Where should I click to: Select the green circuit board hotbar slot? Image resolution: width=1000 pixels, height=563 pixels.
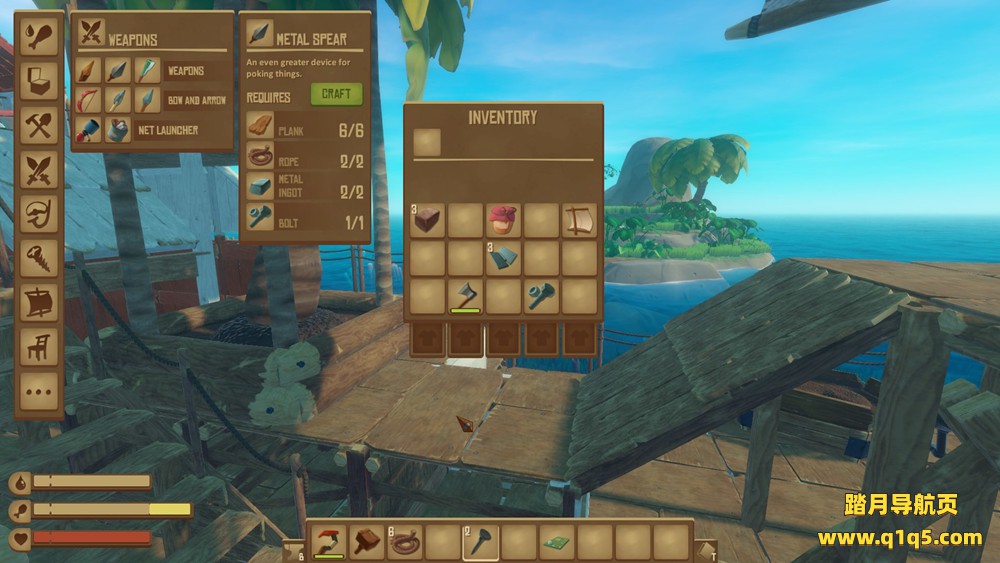click(555, 541)
